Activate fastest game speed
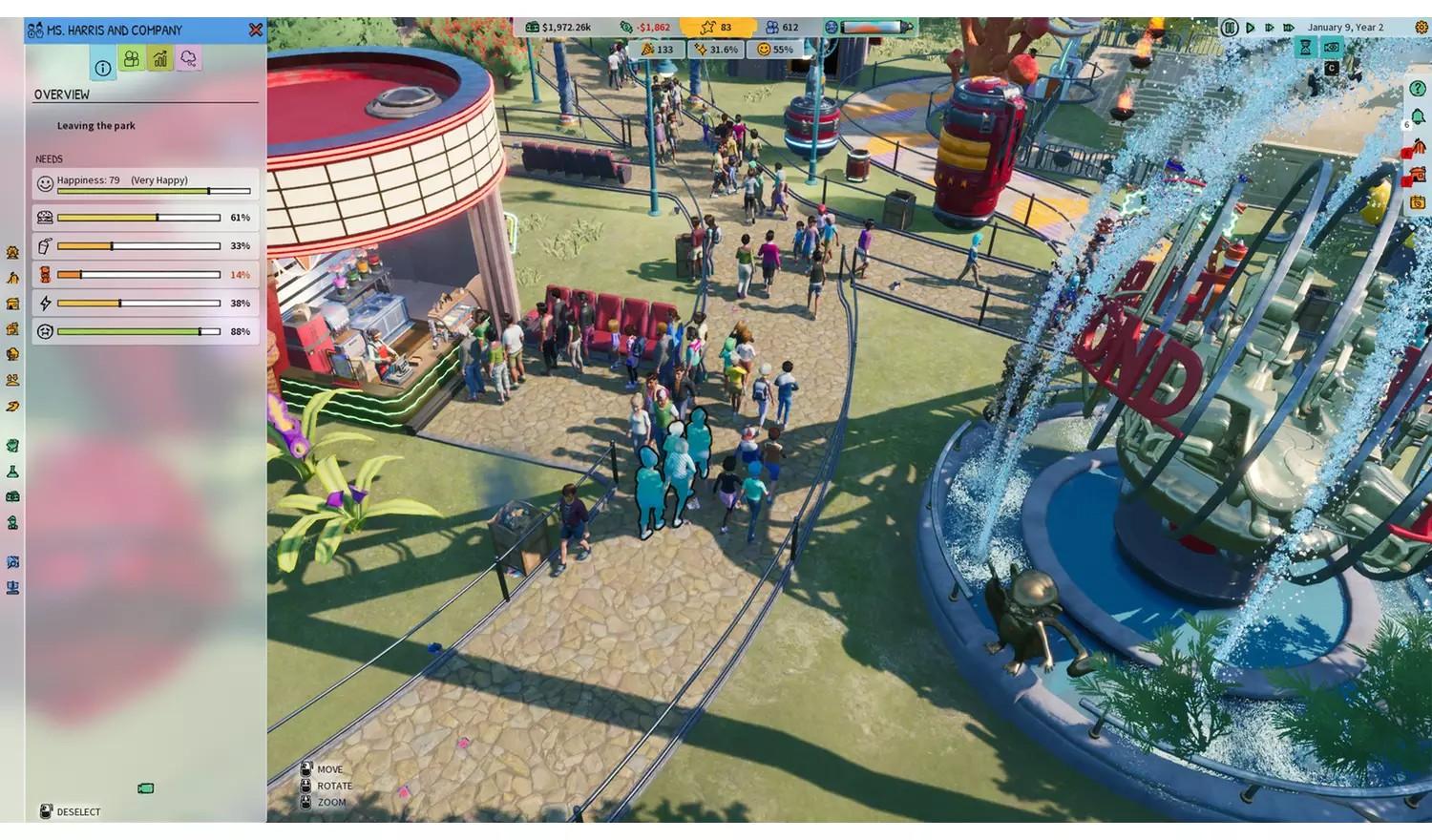Image resolution: width=1432 pixels, height=840 pixels. click(x=1289, y=28)
